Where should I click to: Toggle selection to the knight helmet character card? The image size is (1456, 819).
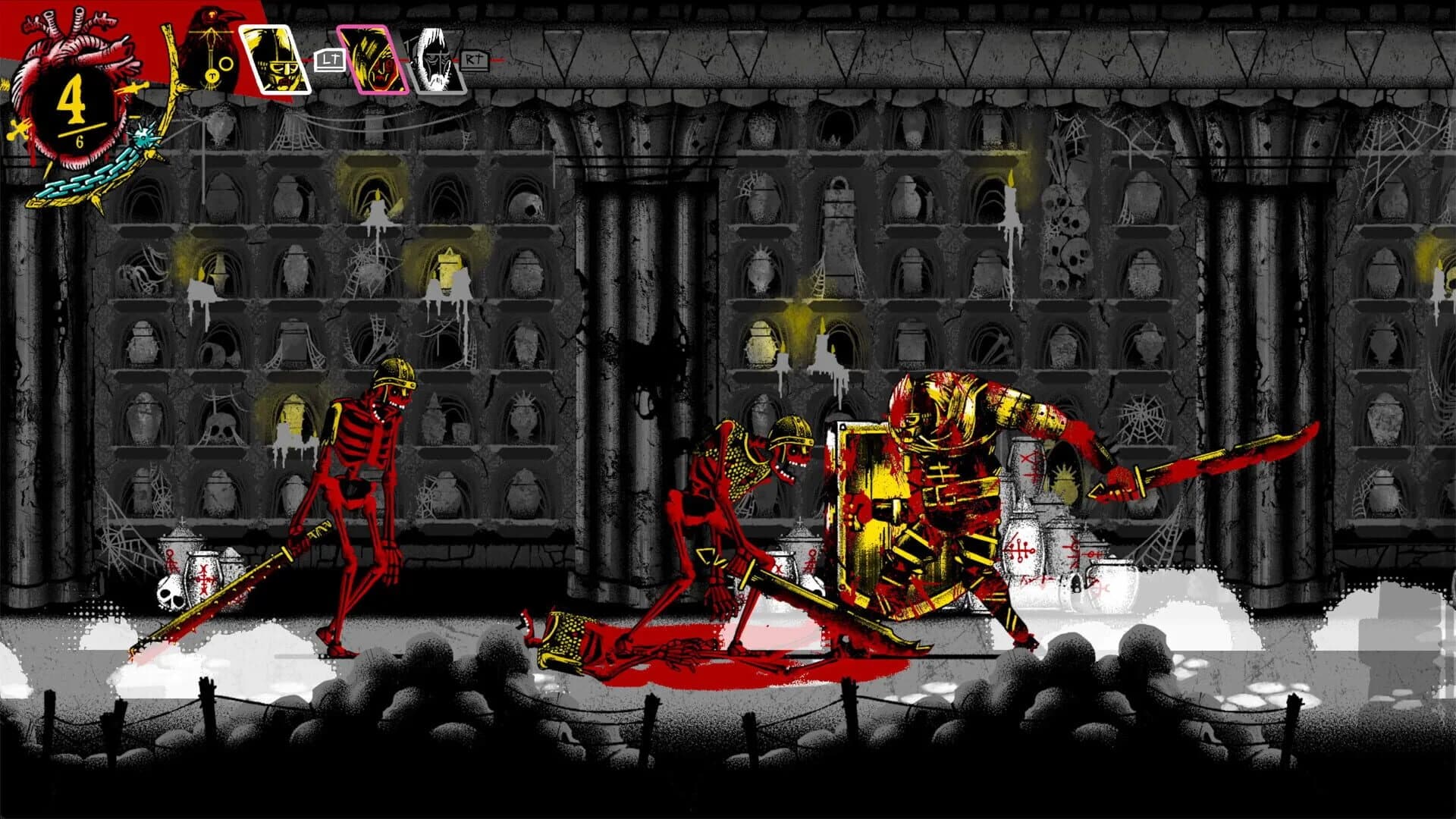(x=277, y=58)
